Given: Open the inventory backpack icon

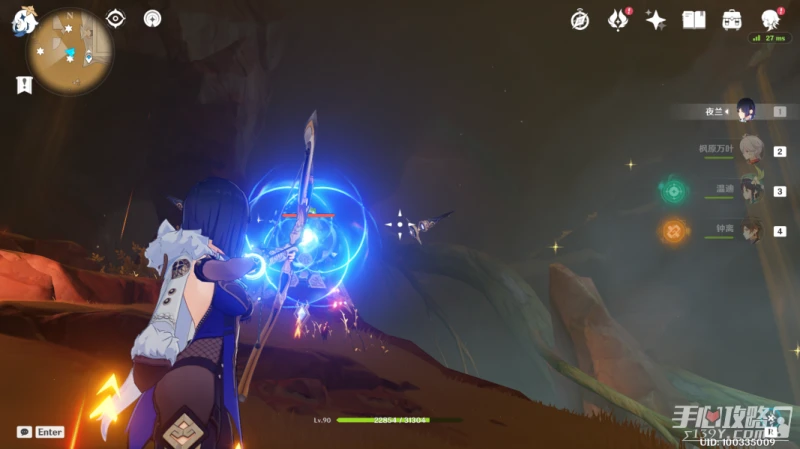Looking at the screenshot, I should click(732, 20).
